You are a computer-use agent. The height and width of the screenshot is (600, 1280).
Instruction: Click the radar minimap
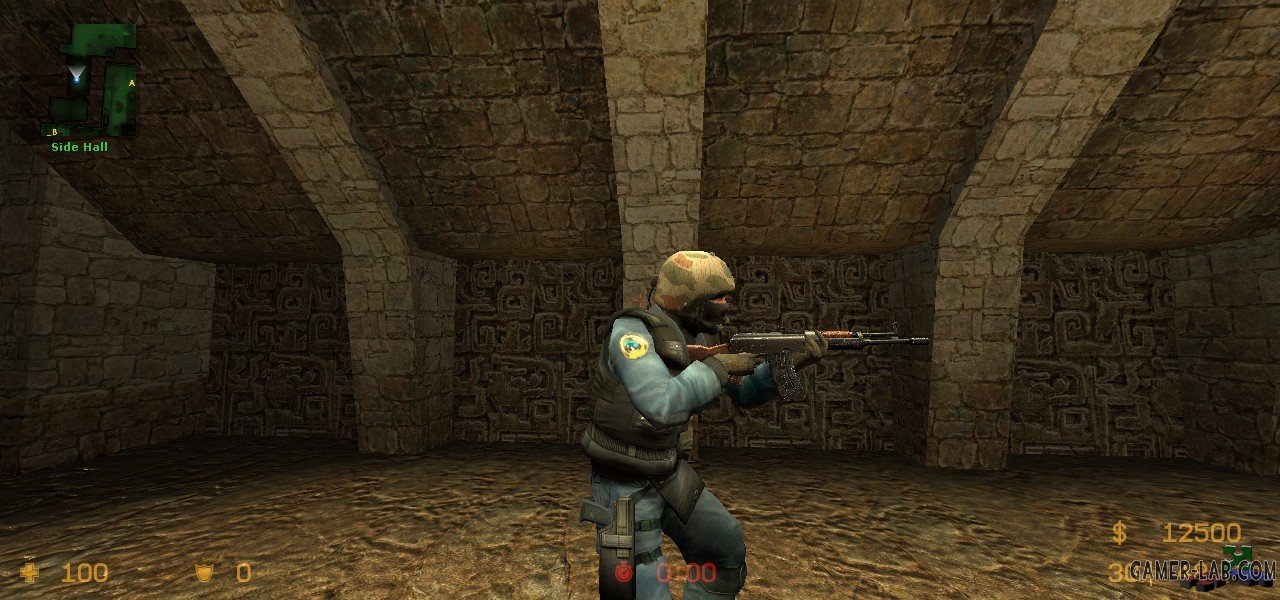93,80
